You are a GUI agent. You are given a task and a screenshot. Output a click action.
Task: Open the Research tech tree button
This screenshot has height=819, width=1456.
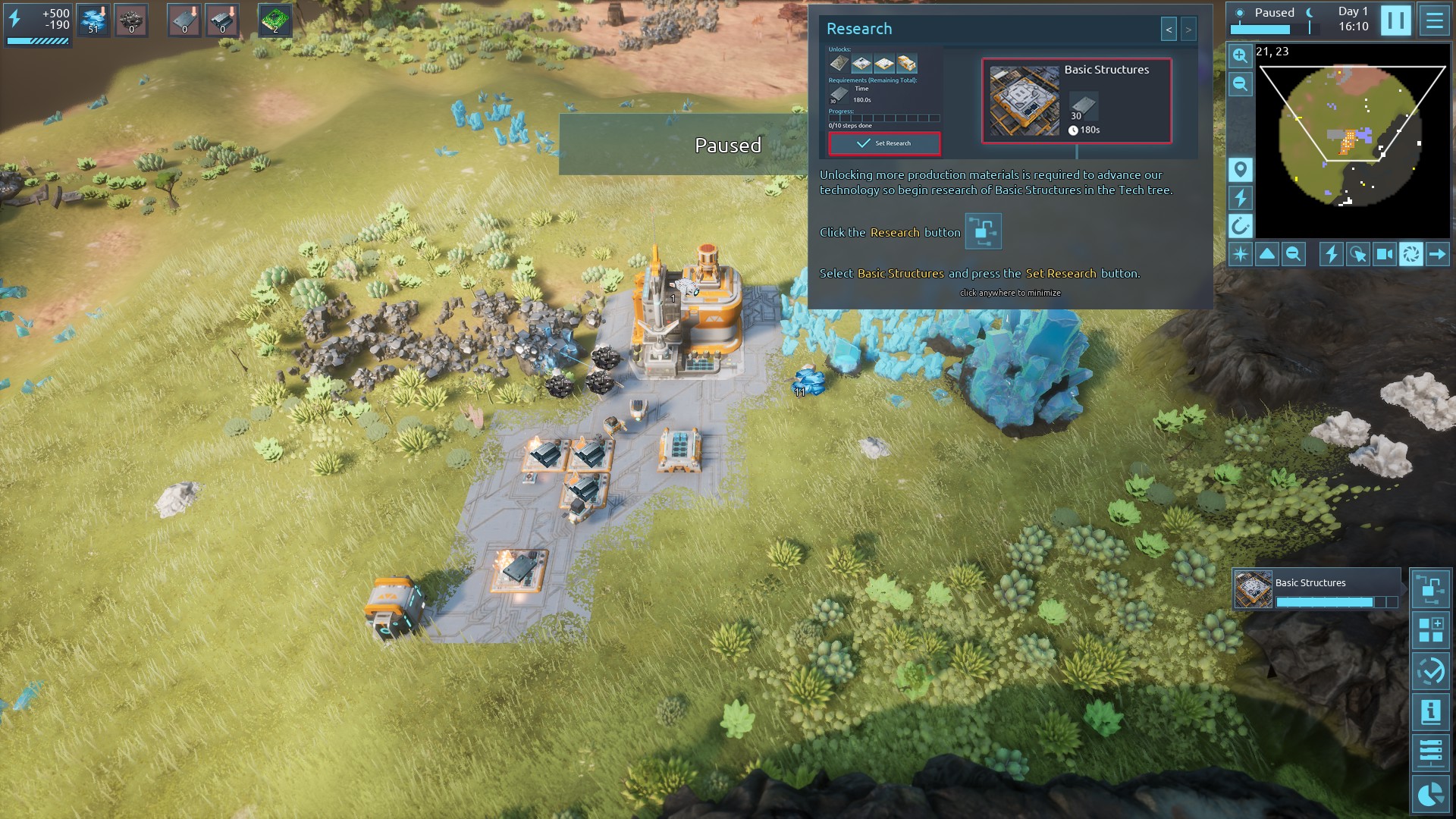click(1430, 589)
